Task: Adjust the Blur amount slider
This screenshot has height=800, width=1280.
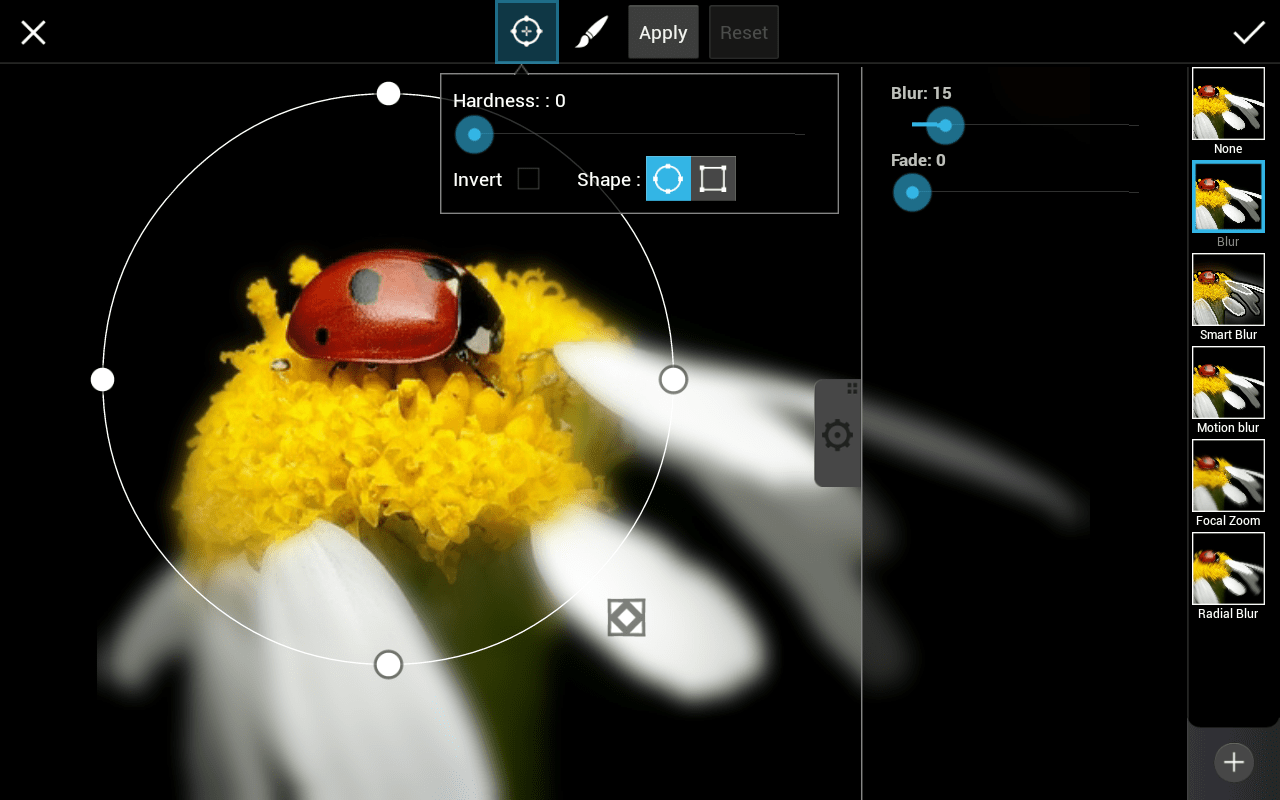Action: click(x=943, y=125)
